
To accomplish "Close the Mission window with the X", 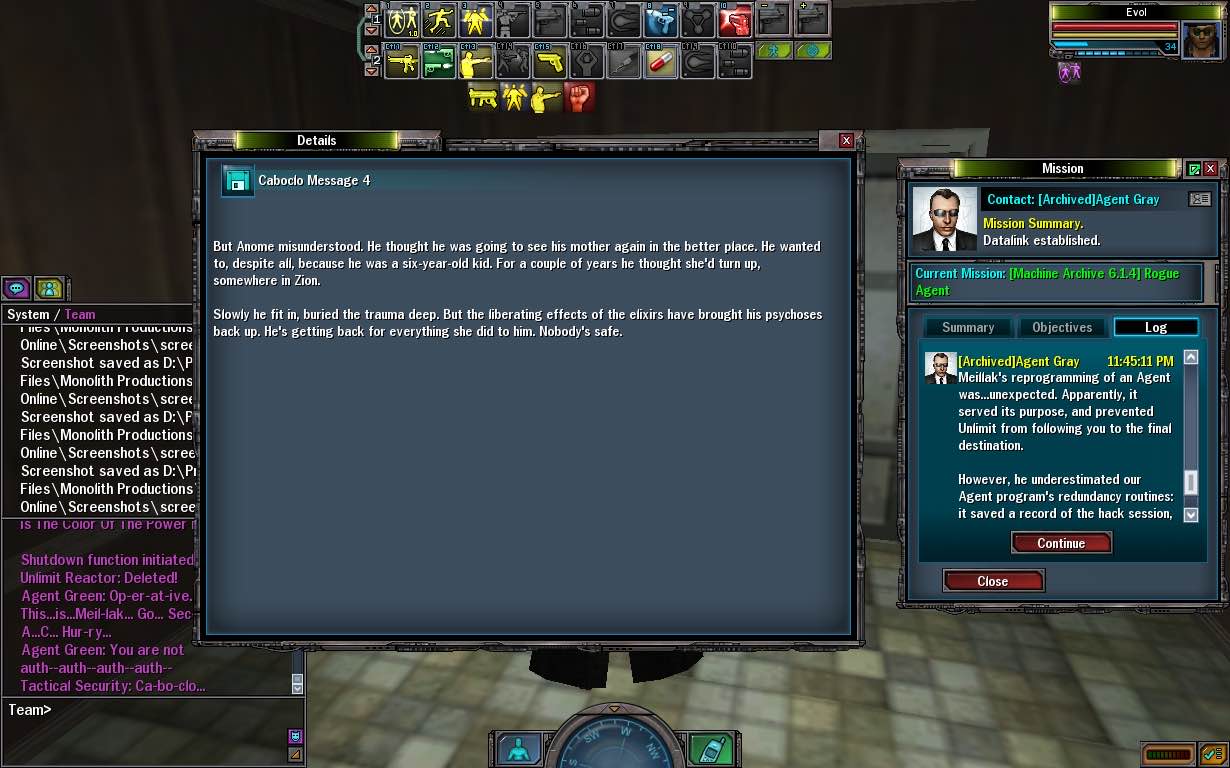I will 1210,169.
